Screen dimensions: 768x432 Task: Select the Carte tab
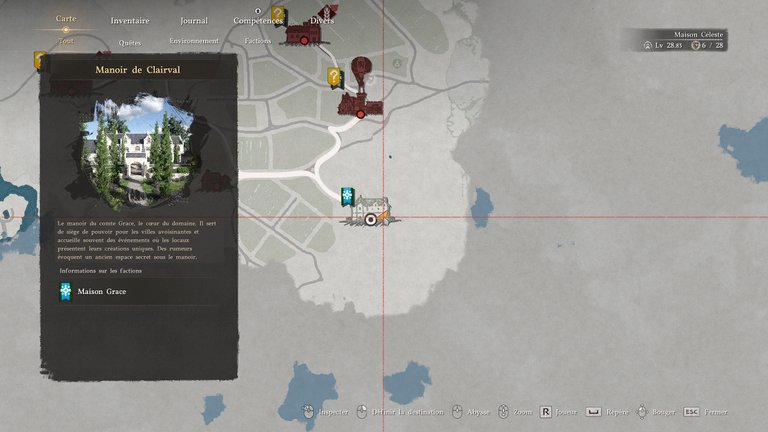[66, 19]
